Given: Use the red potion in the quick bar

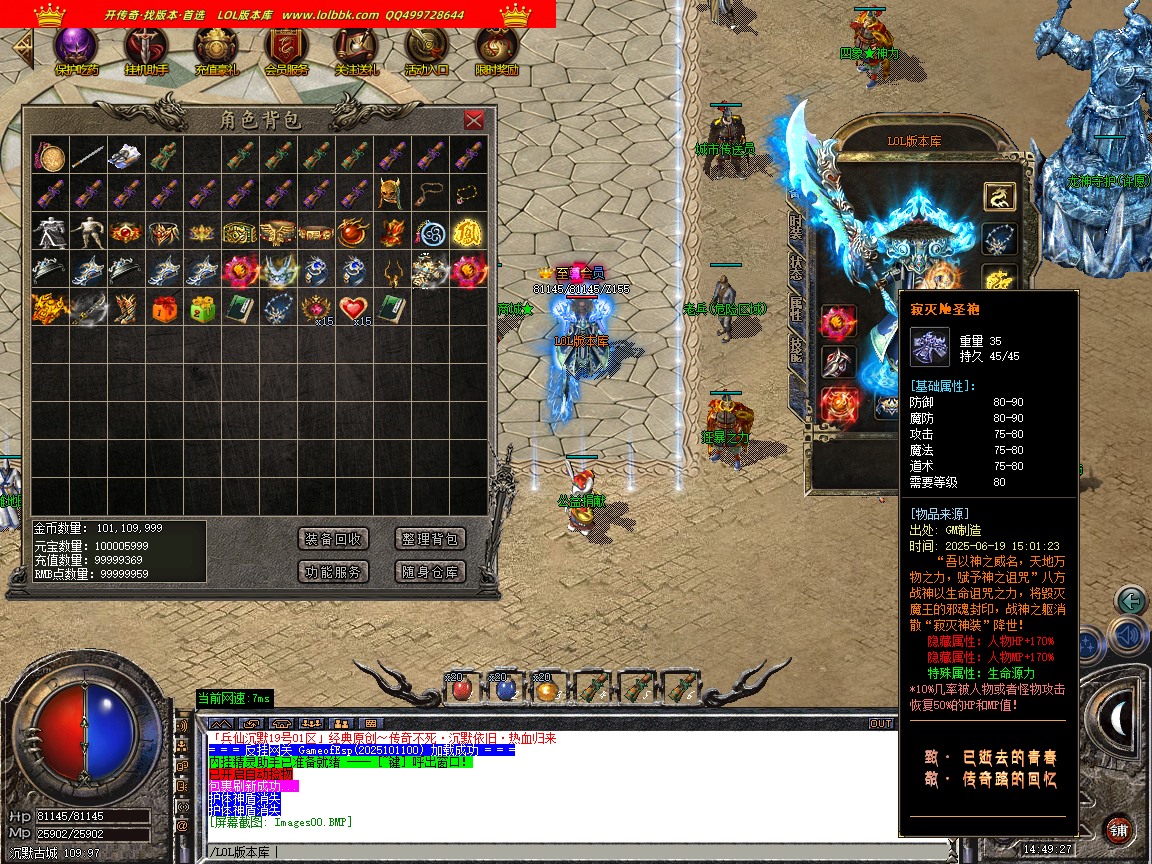Looking at the screenshot, I should 461,689.
